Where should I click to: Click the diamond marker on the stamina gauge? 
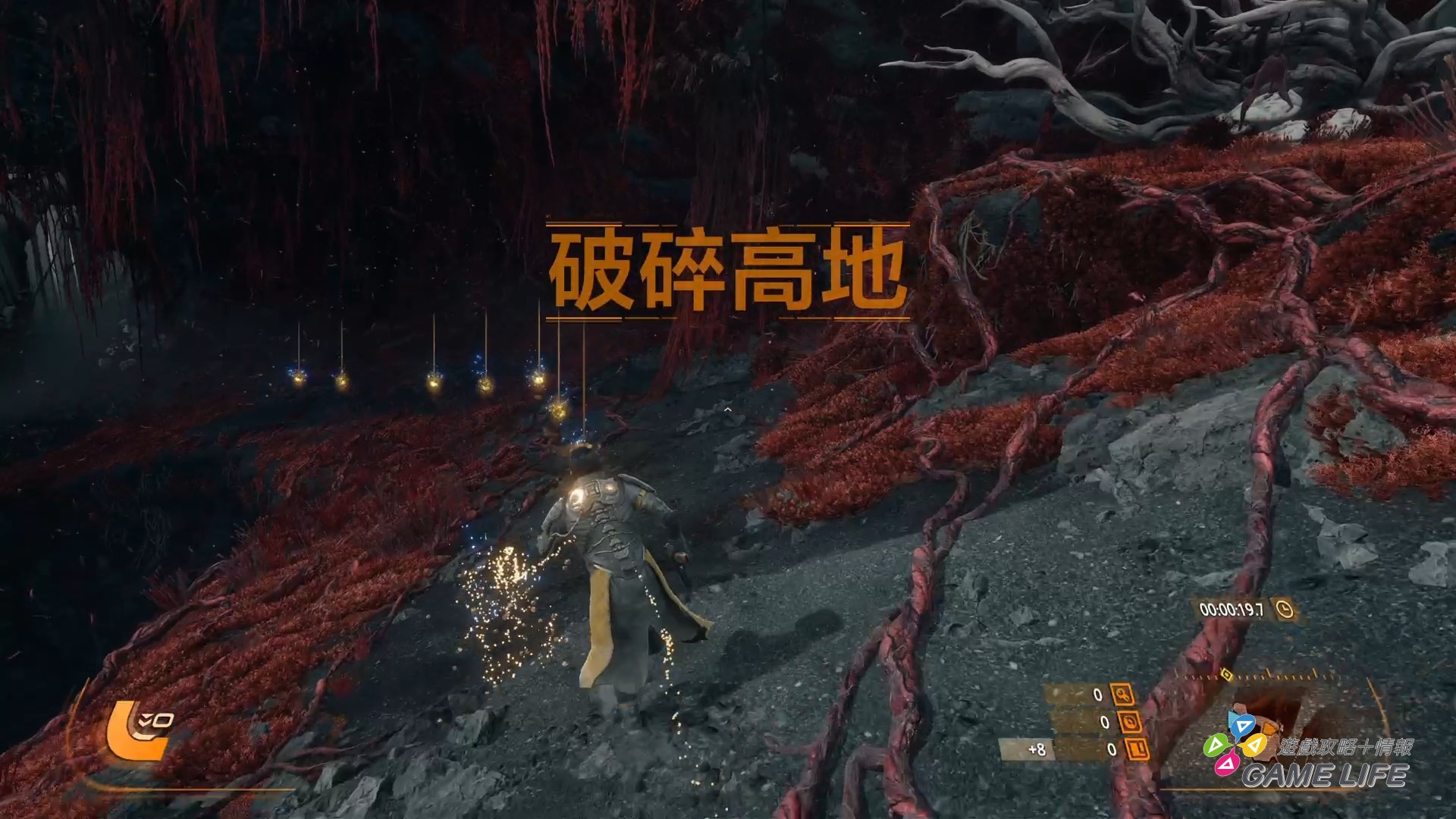click(x=1227, y=676)
